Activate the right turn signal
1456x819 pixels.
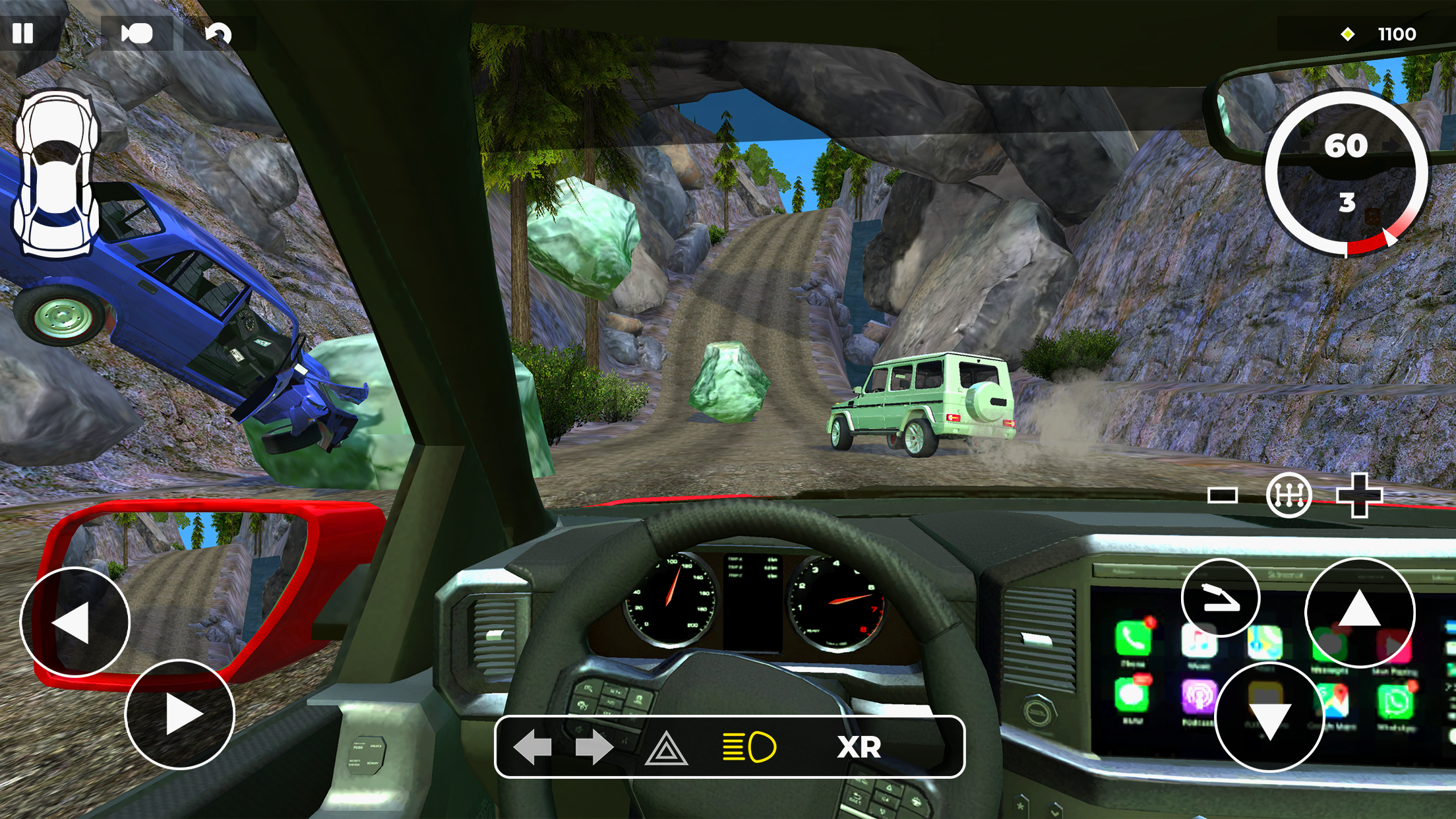coord(593,746)
